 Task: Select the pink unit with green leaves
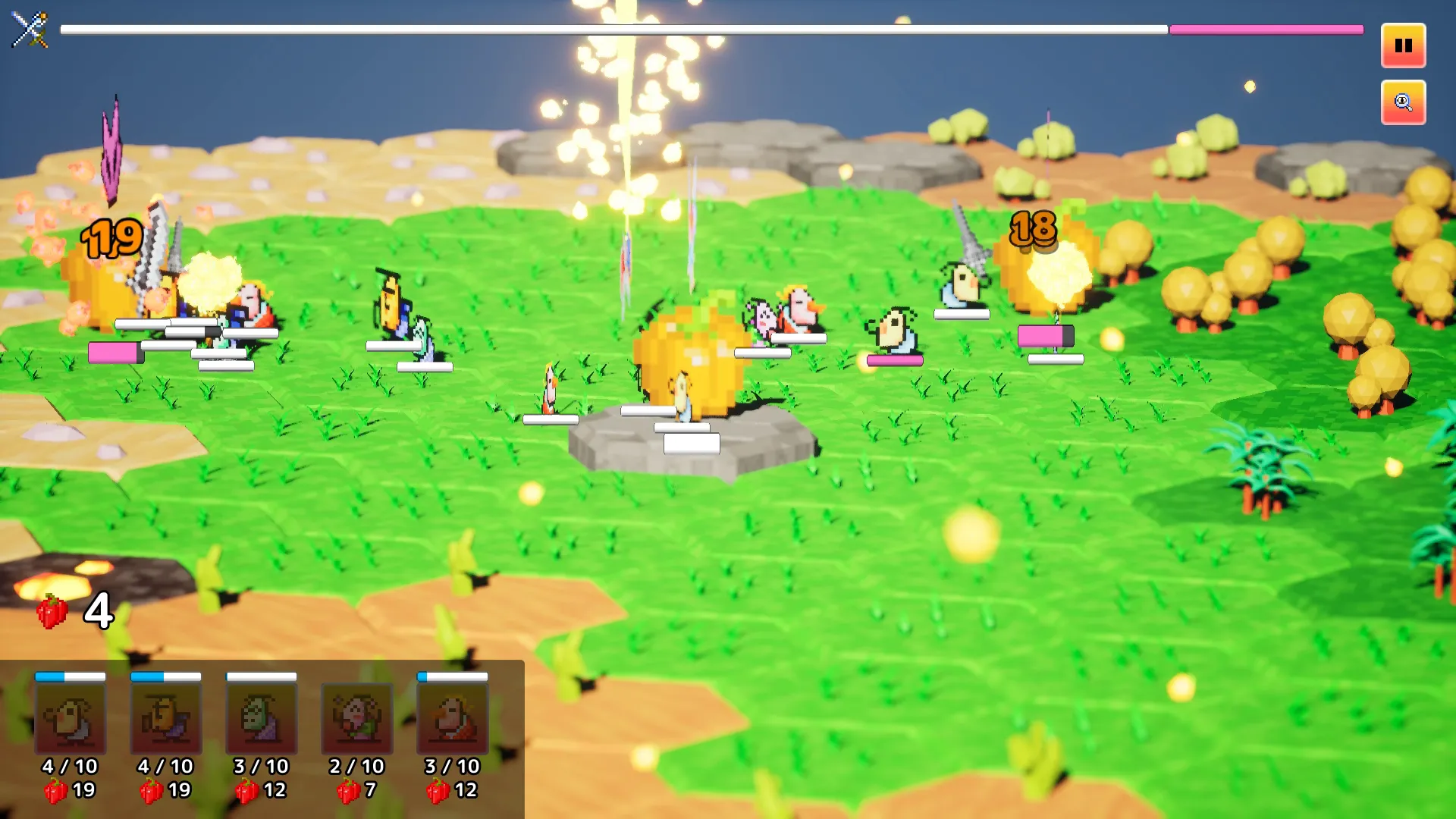(357, 718)
